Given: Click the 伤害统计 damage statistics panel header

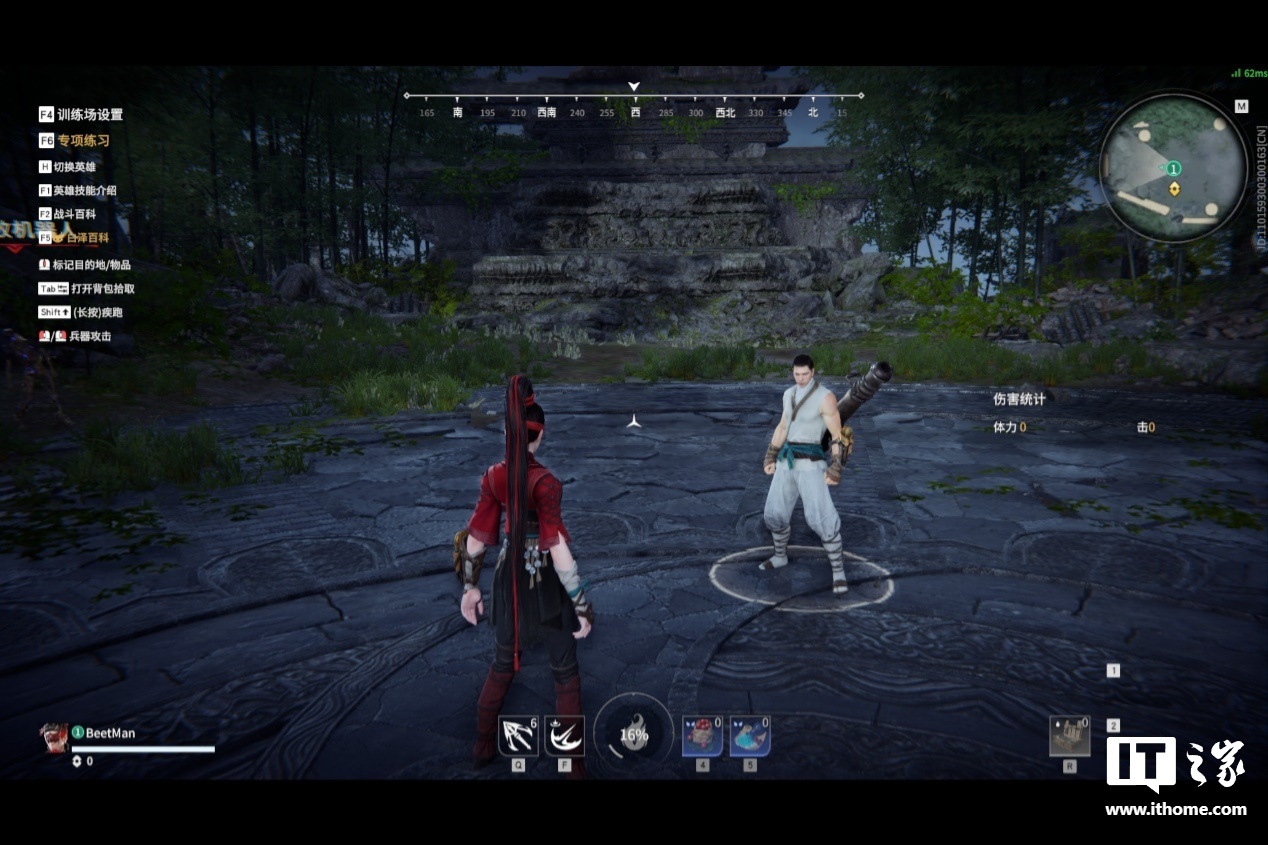Looking at the screenshot, I should click(x=1019, y=399).
